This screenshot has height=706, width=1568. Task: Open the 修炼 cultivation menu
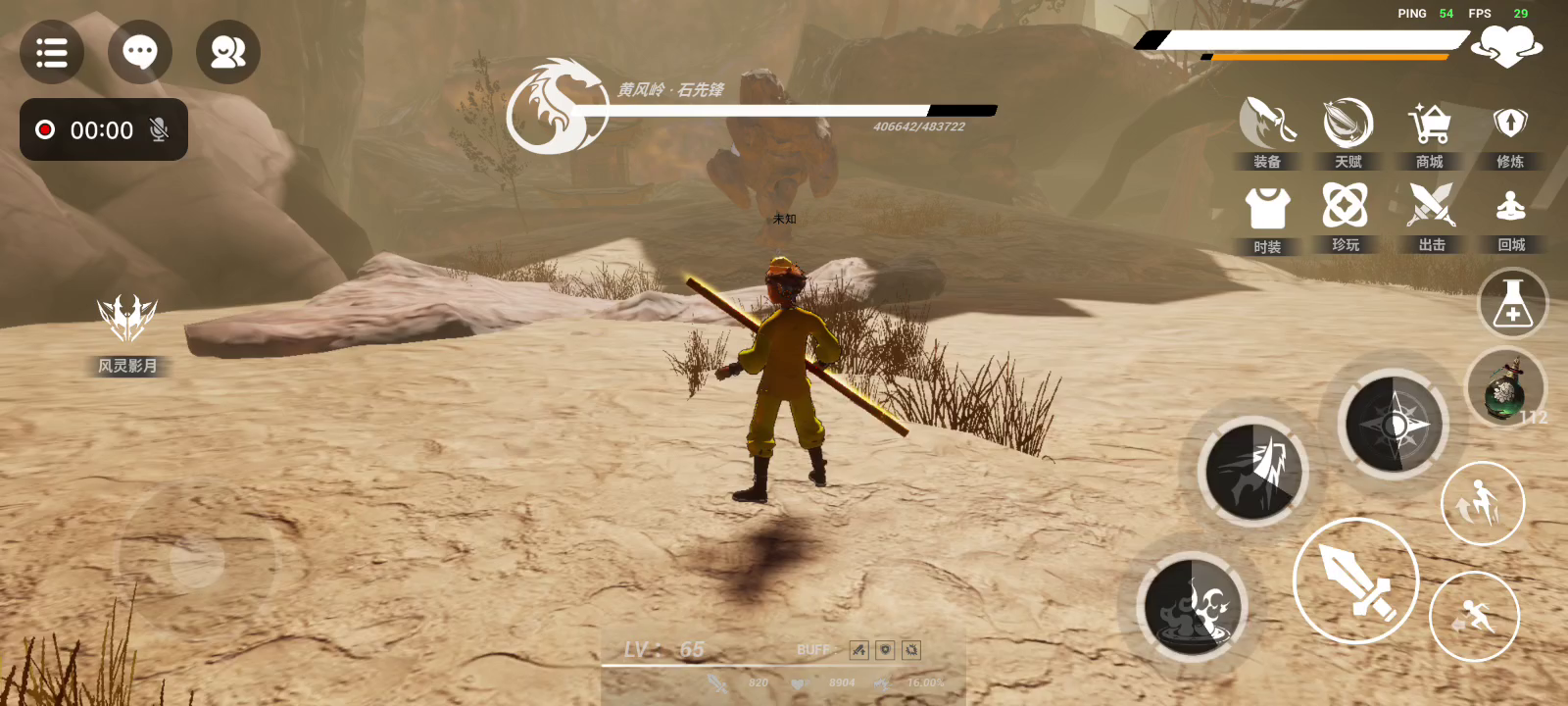pos(1510,131)
